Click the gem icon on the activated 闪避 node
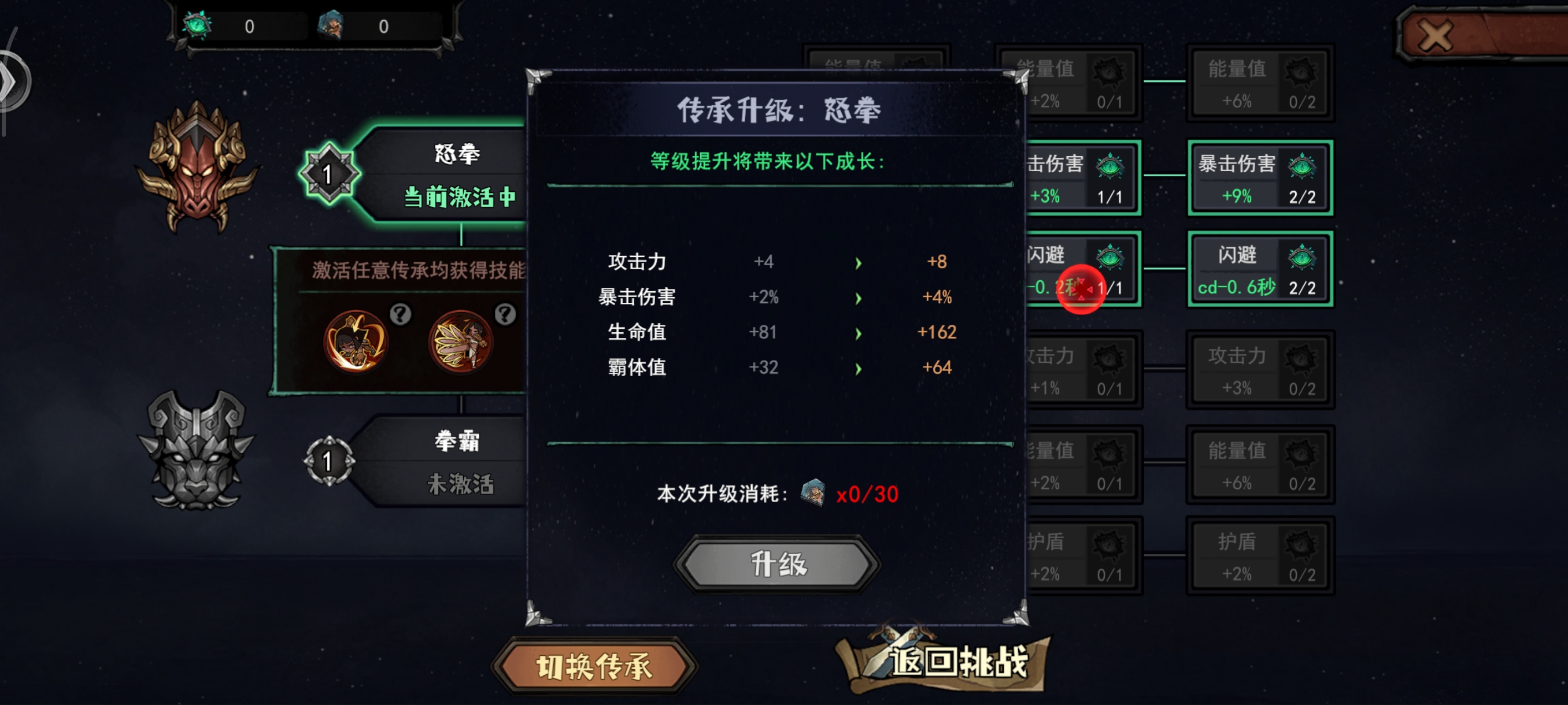Viewport: 1568px width, 705px height. coord(1111,257)
